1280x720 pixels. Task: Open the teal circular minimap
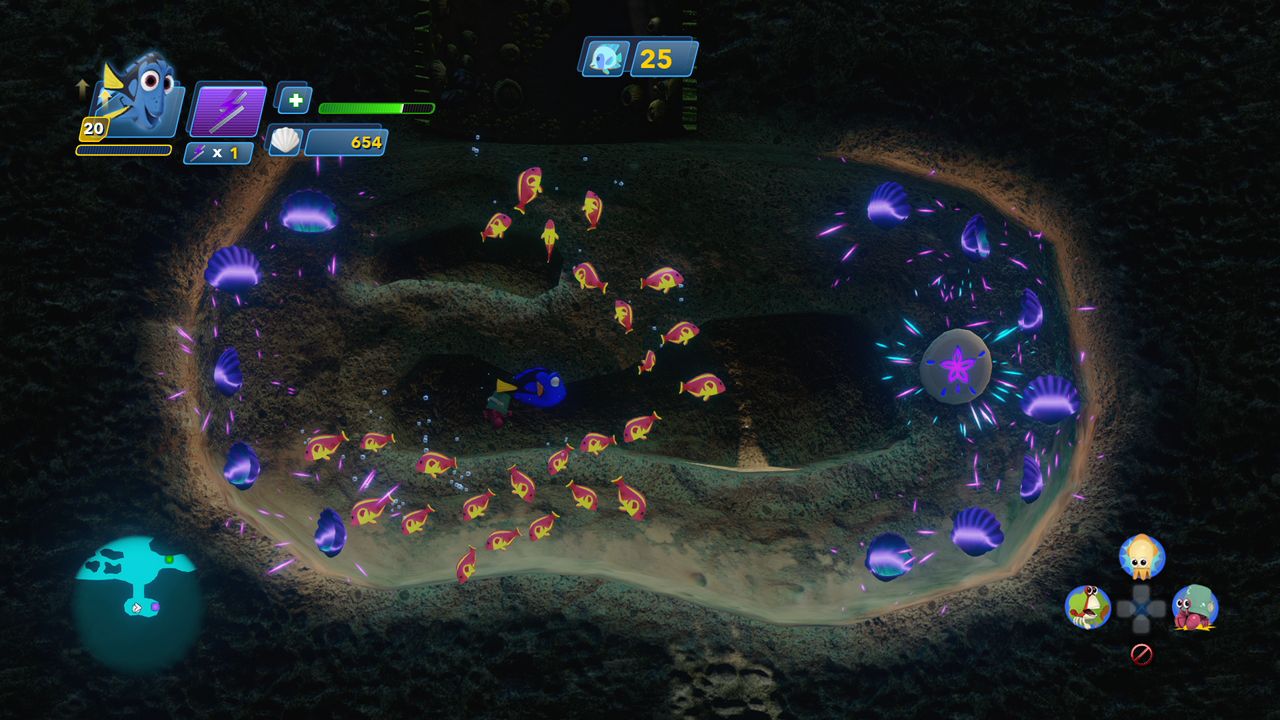click(136, 599)
